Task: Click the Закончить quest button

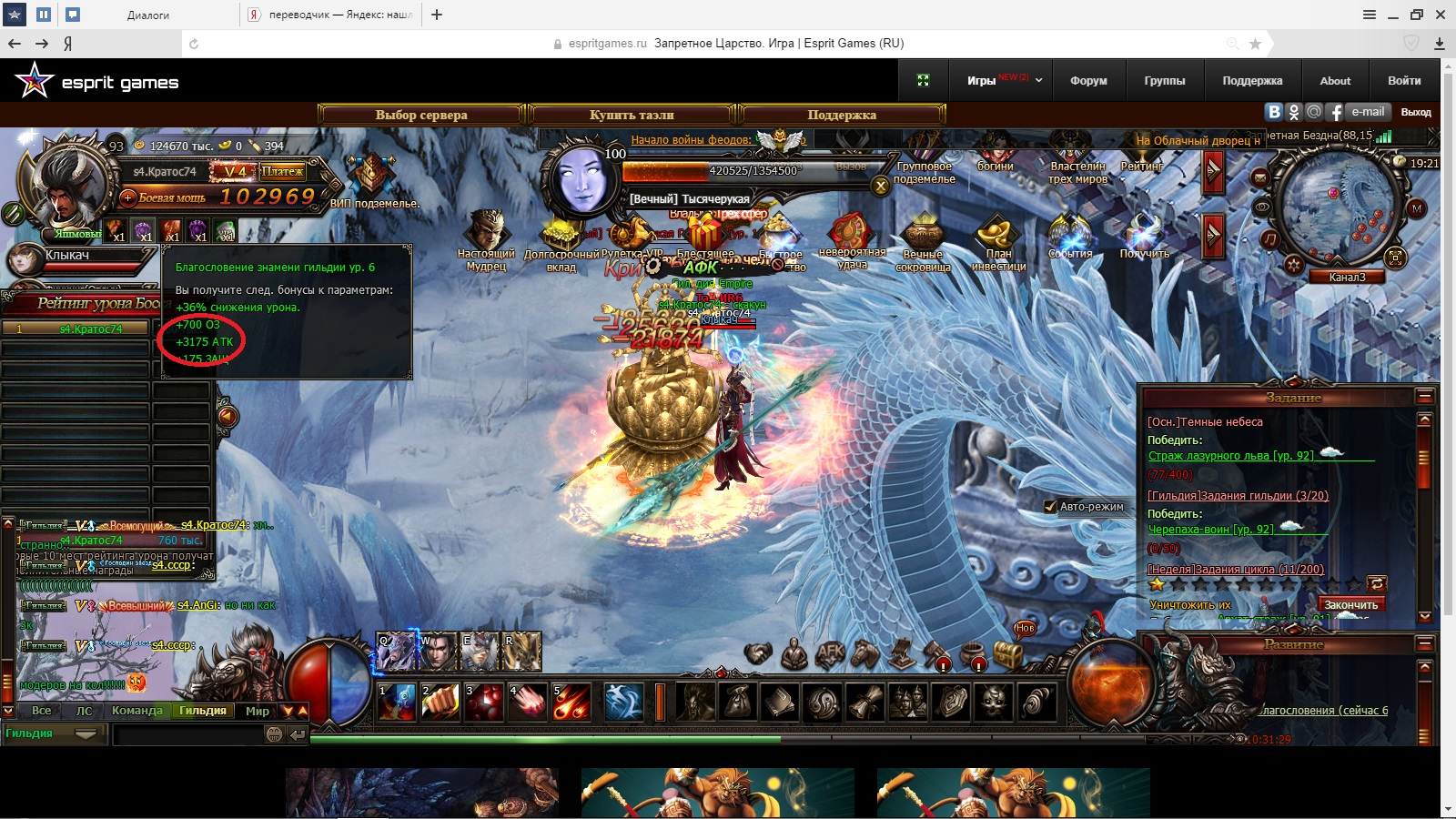Action: point(1350,605)
